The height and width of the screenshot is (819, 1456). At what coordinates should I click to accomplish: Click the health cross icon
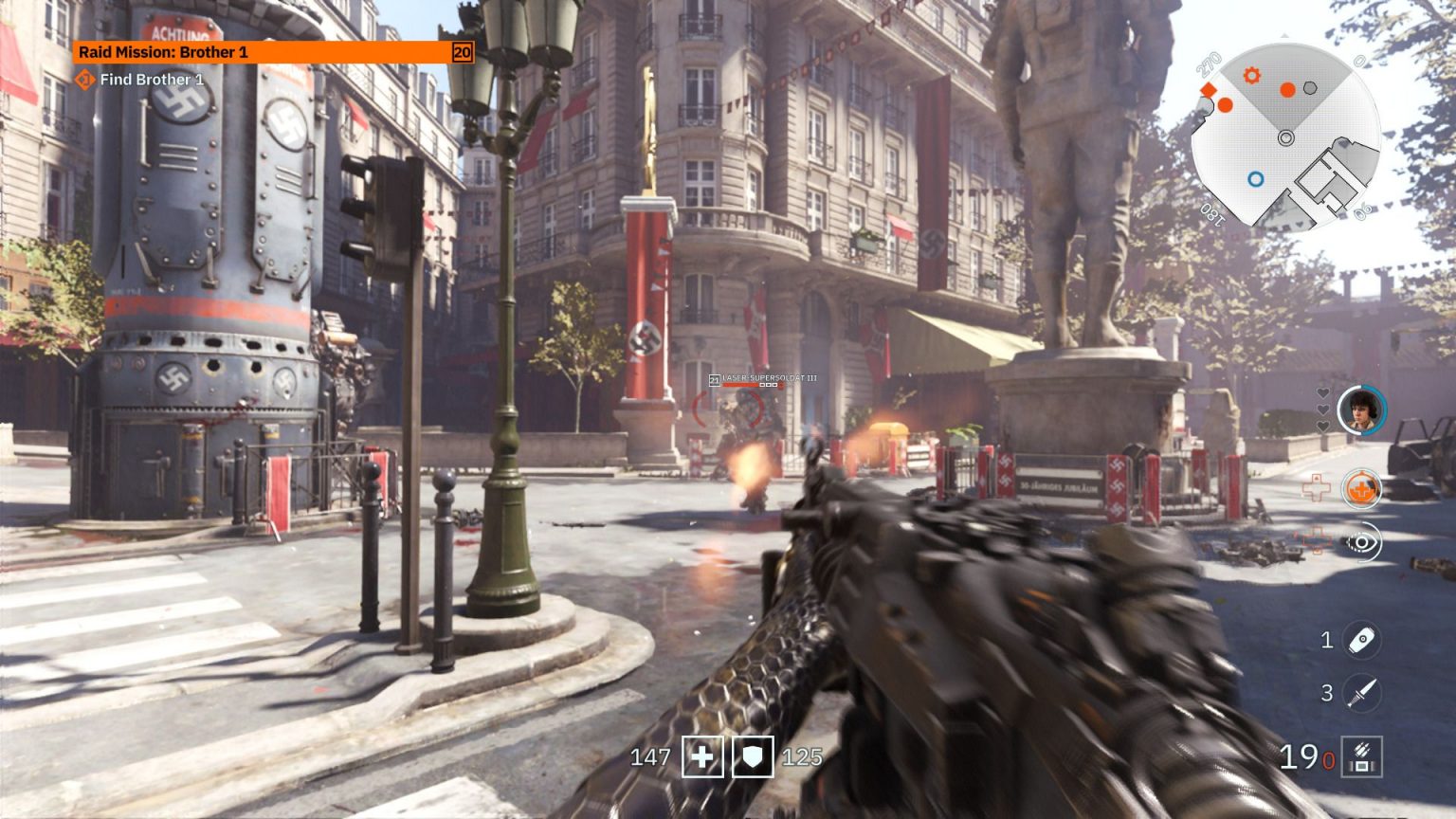[702, 756]
